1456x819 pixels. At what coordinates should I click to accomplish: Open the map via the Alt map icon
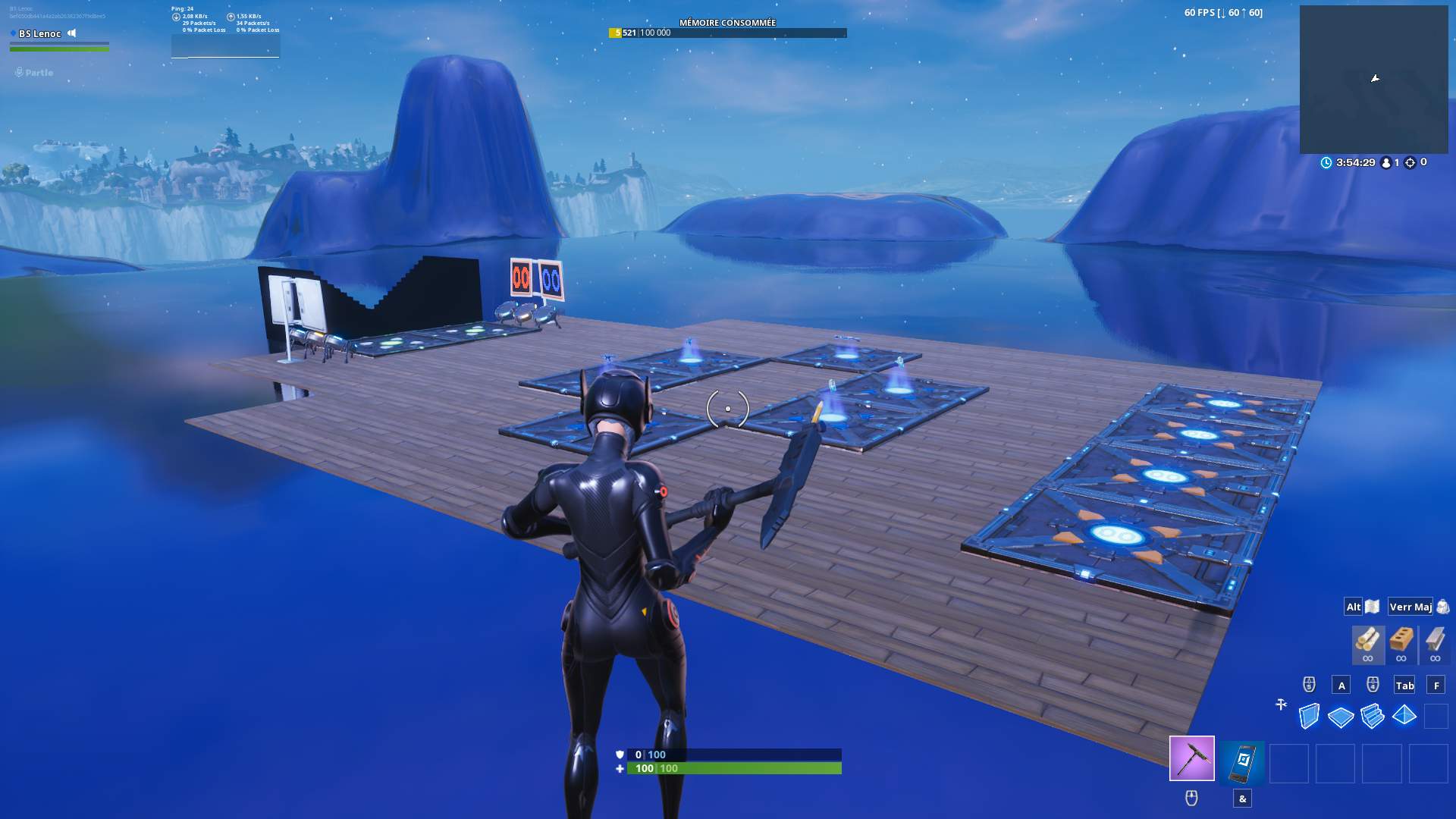coord(1373,607)
